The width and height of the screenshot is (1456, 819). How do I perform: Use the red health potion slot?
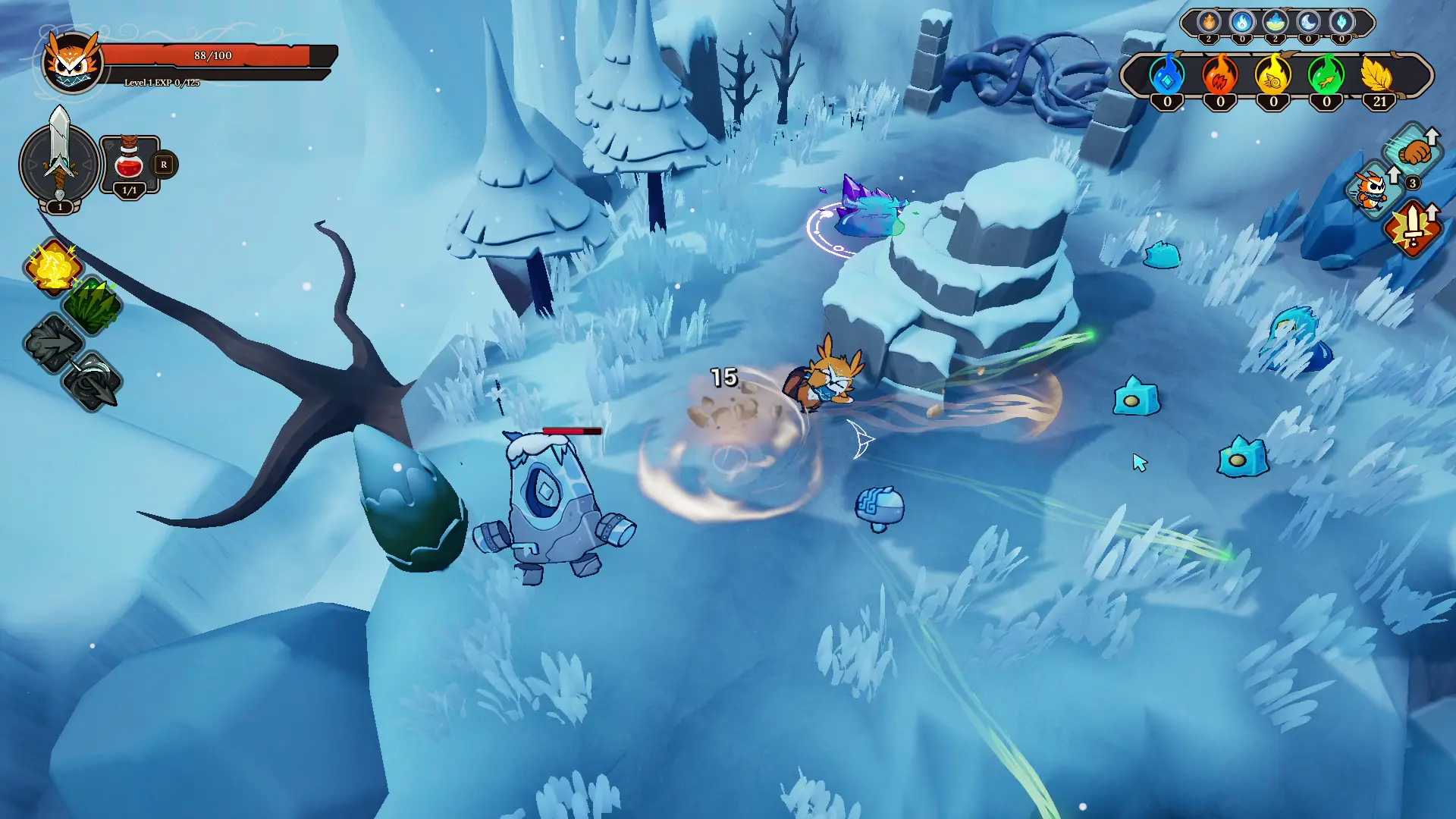point(130,164)
